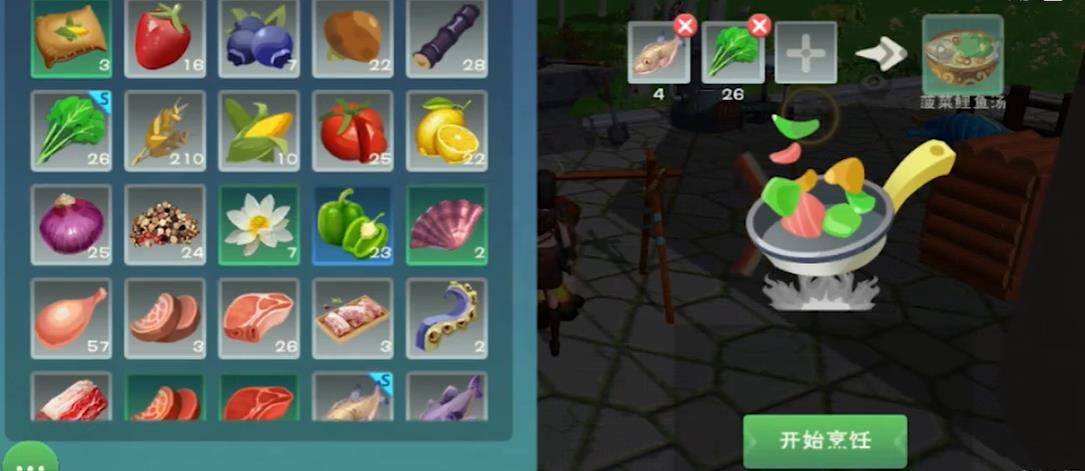Screen dimensions: 1085x471
Task: Select the octopus tentacle slot
Action: point(446,318)
